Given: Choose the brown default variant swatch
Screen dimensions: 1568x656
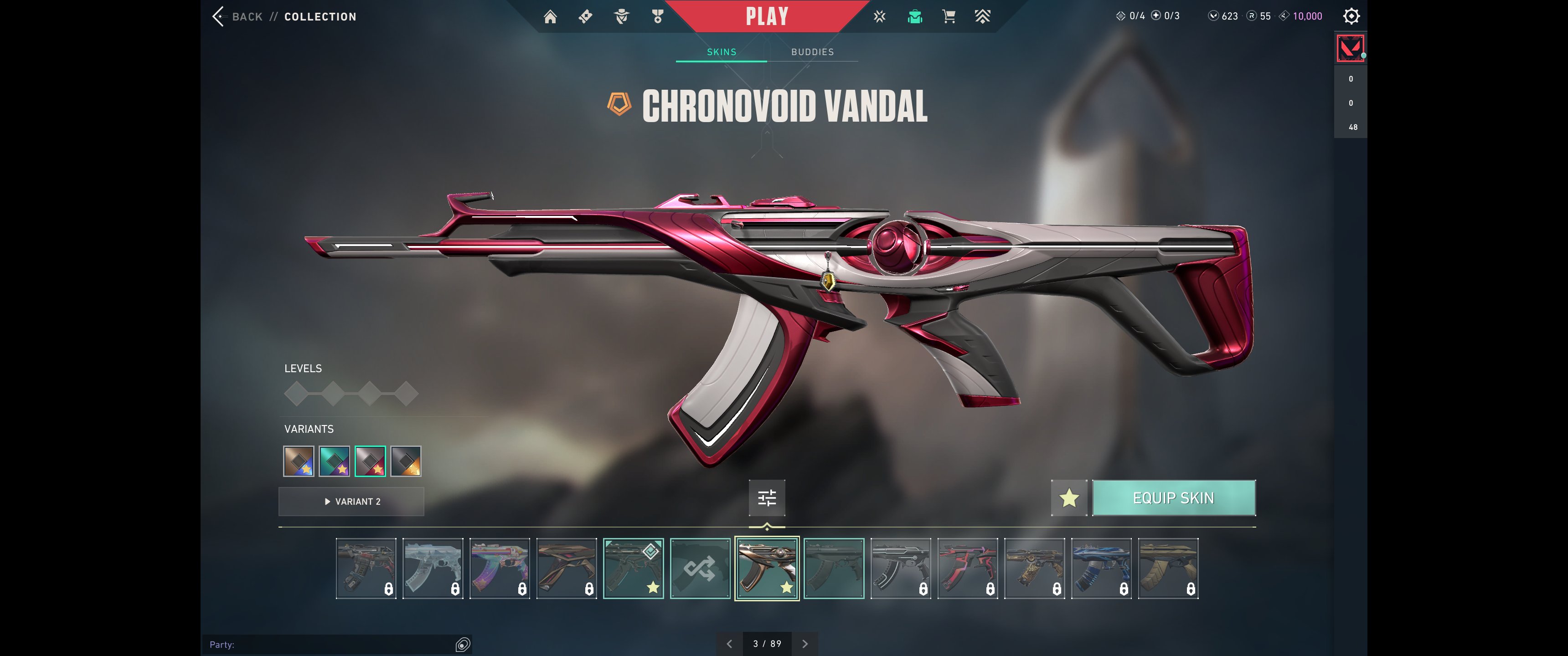Looking at the screenshot, I should click(x=299, y=461).
